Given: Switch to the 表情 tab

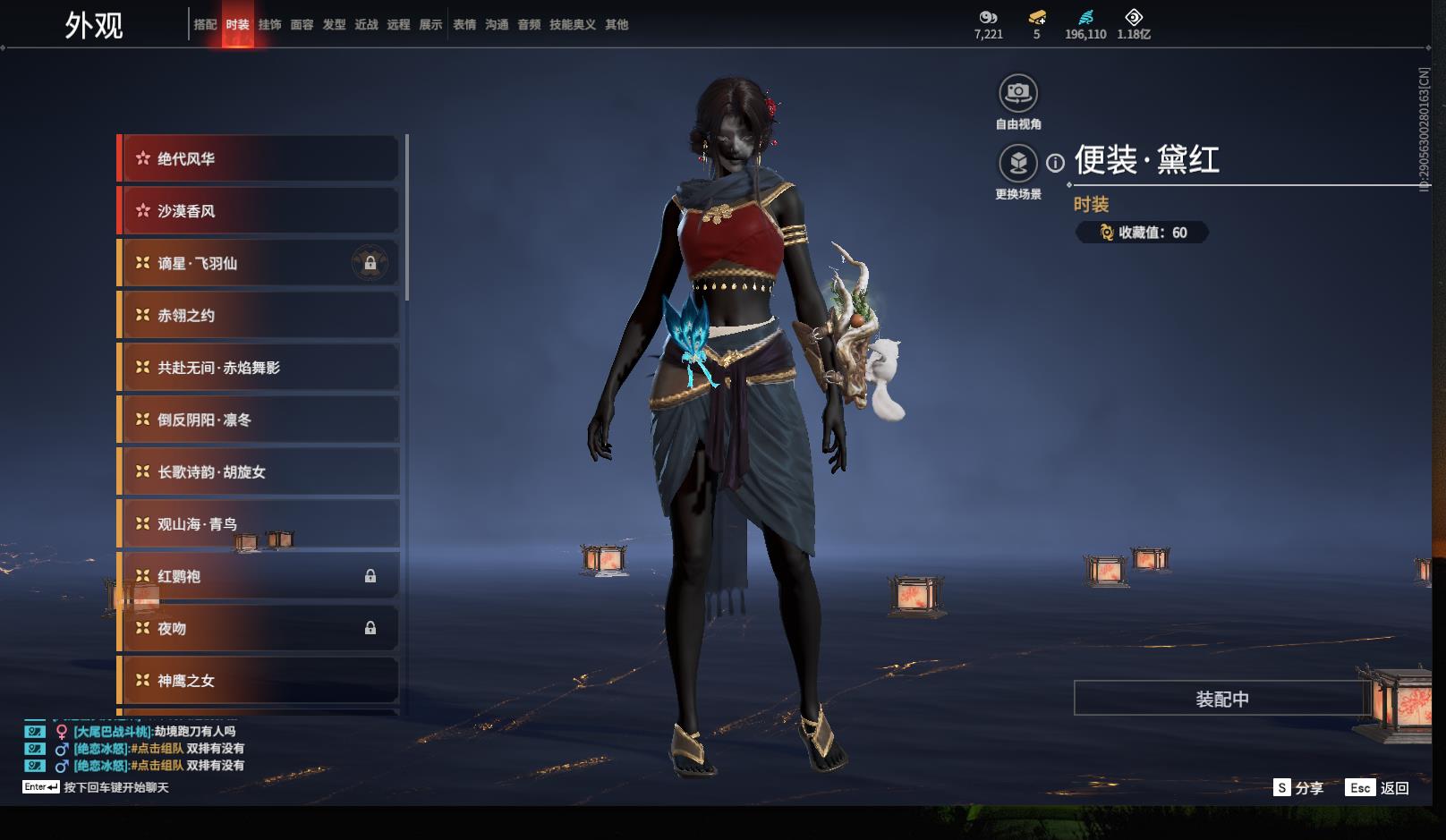Looking at the screenshot, I should (464, 25).
